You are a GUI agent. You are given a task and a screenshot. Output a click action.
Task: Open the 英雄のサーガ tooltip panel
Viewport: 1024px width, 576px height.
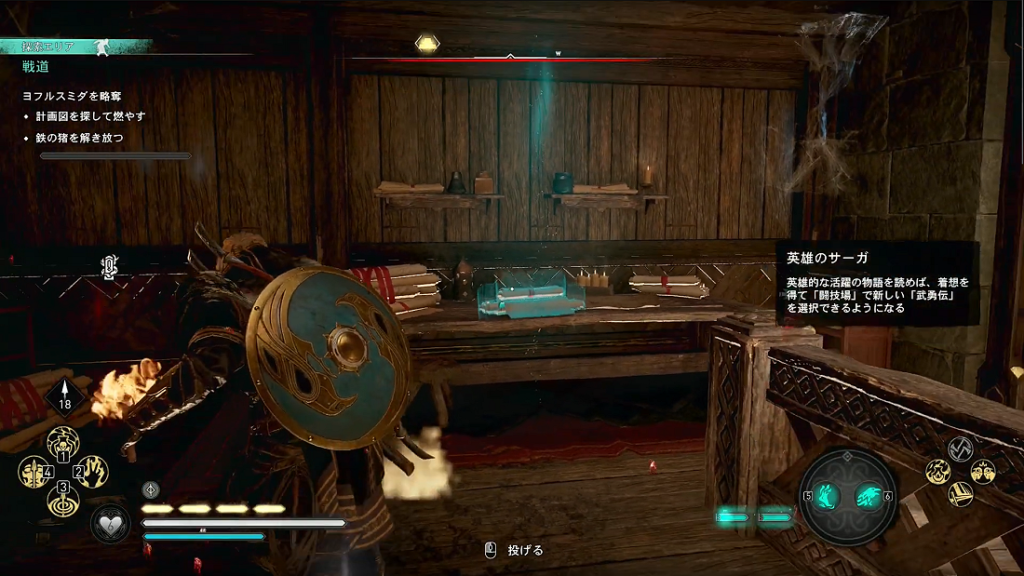(877, 283)
